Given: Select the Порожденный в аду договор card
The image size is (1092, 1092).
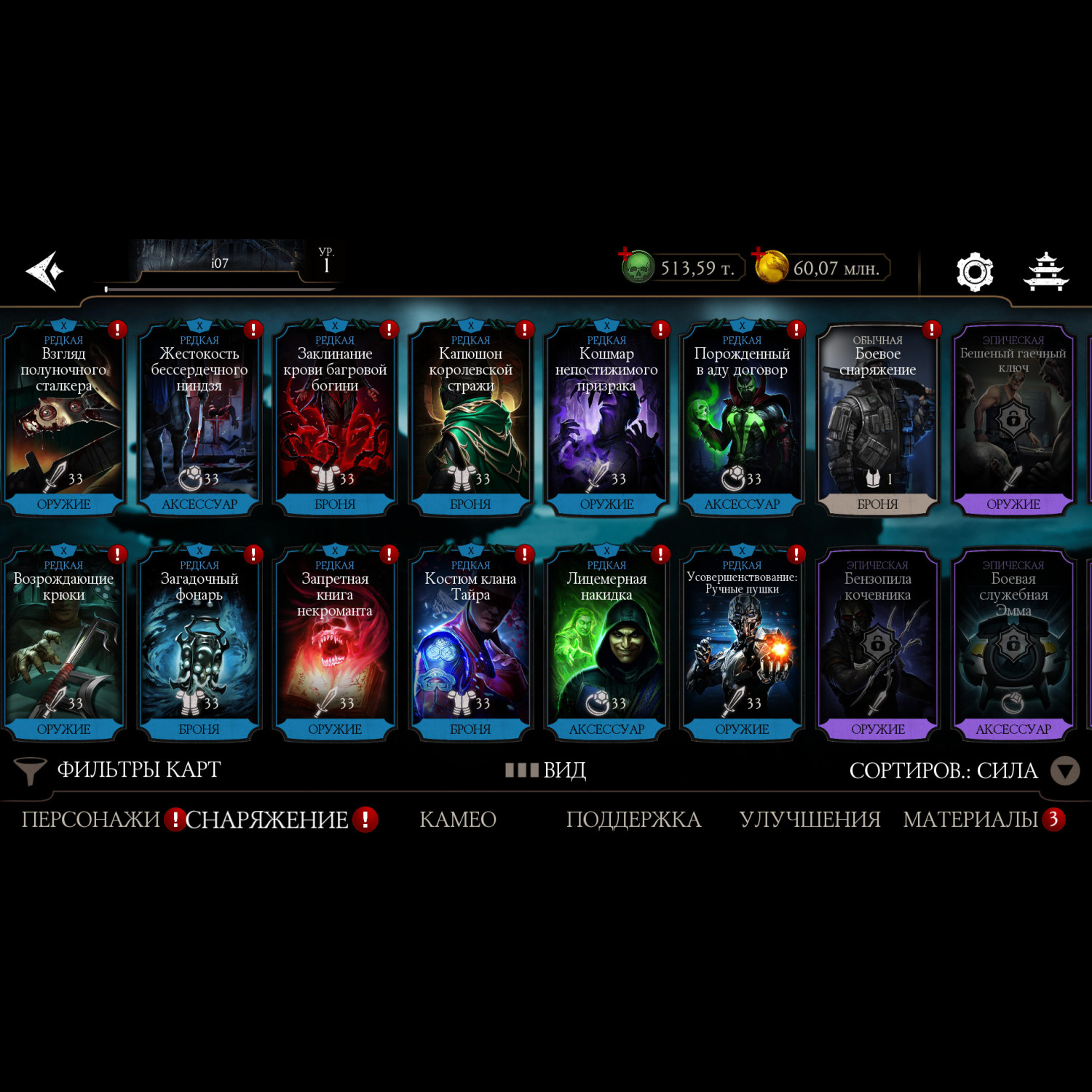Looking at the screenshot, I should tap(742, 419).
